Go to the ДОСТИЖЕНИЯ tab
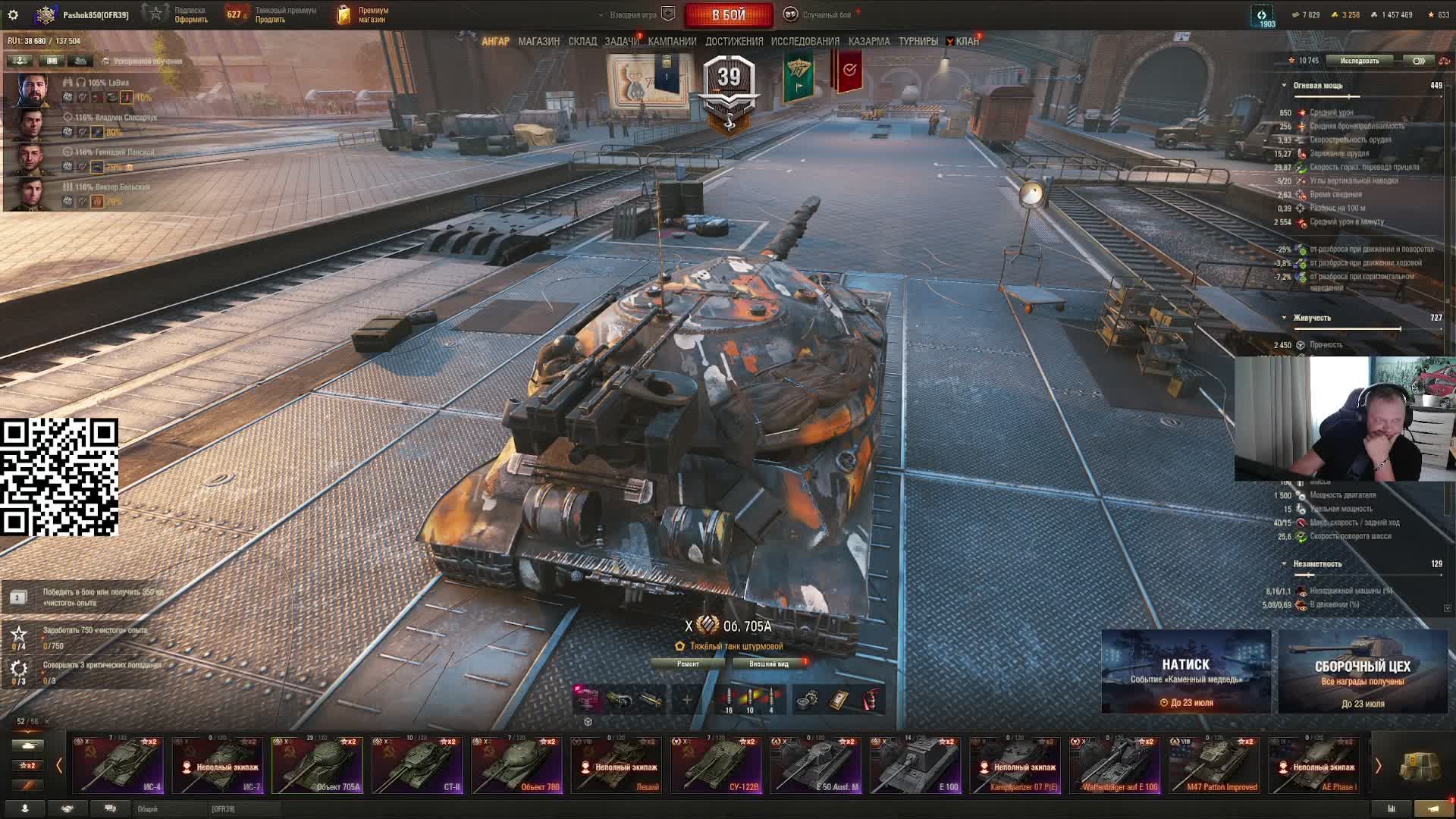This screenshot has width=1456, height=819. pyautogui.click(x=734, y=42)
